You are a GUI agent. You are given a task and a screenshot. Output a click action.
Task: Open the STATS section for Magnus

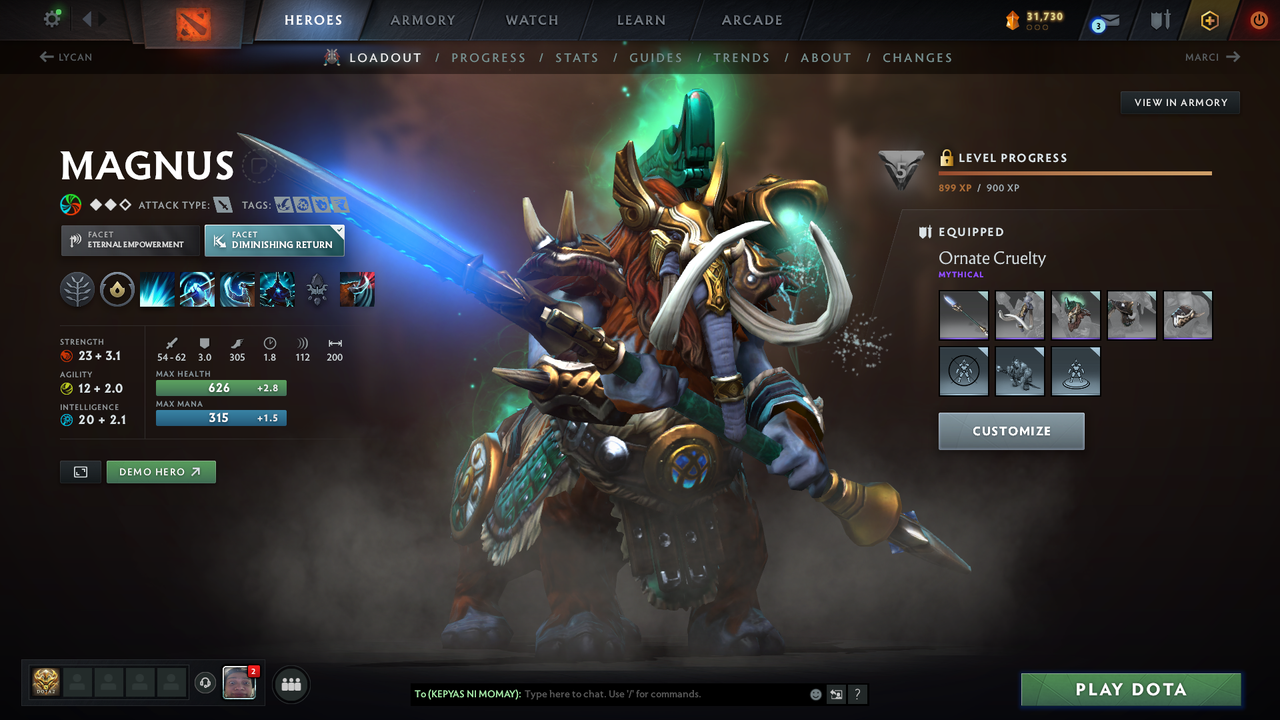click(x=577, y=57)
